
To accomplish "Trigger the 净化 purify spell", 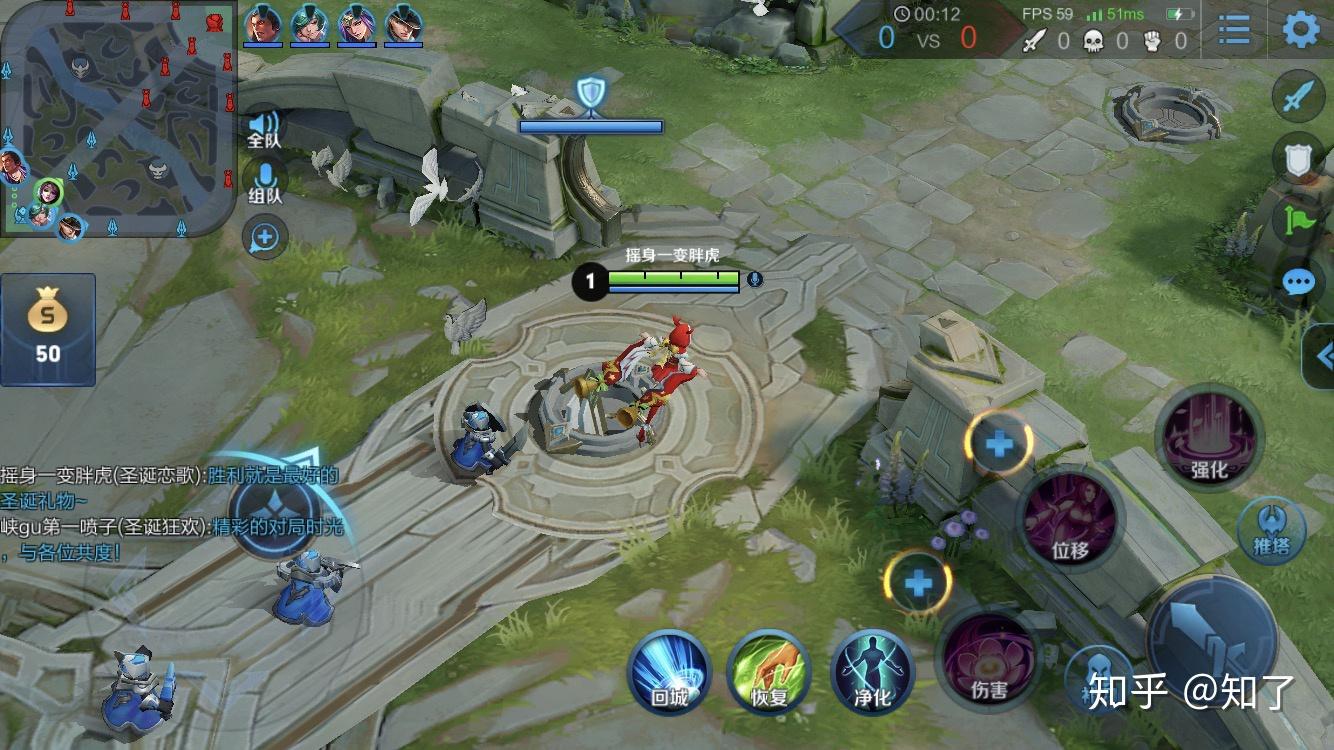I will [872, 672].
